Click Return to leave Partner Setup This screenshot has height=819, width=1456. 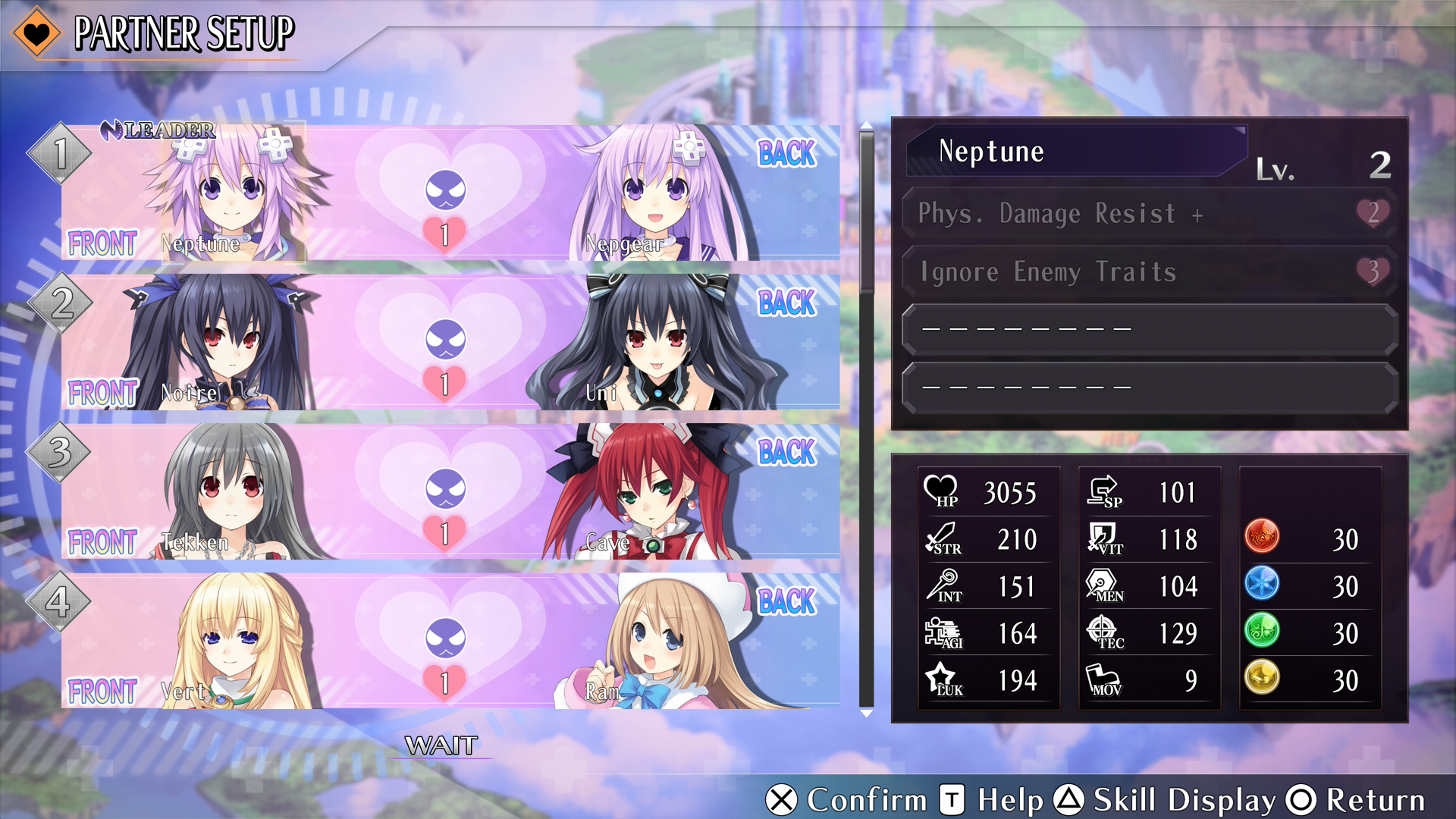[1357, 800]
